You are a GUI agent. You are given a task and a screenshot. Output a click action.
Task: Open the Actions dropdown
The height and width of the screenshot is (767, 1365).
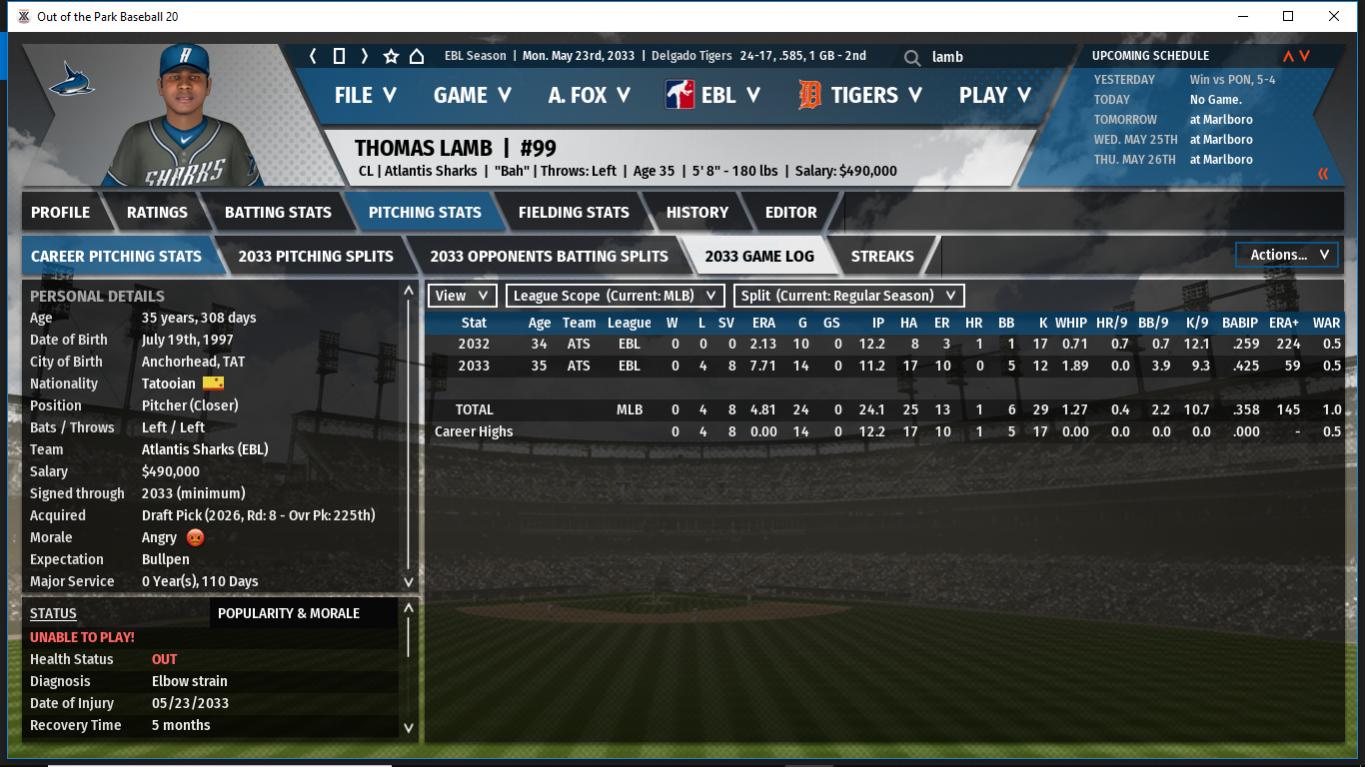coord(1288,255)
